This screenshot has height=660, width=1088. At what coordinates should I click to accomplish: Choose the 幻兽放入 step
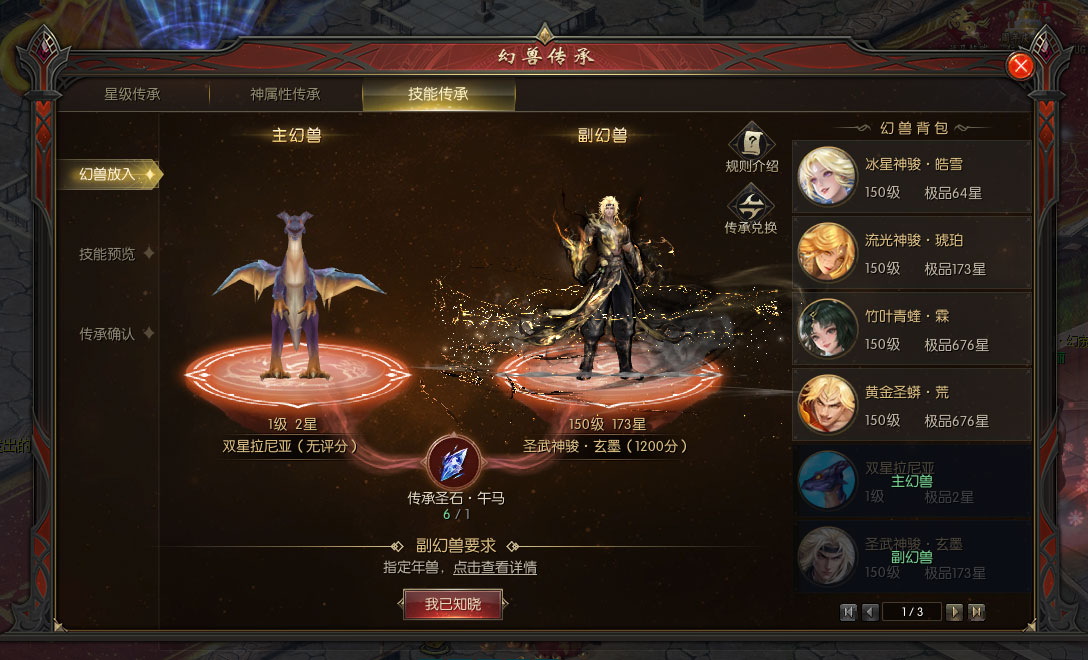108,174
